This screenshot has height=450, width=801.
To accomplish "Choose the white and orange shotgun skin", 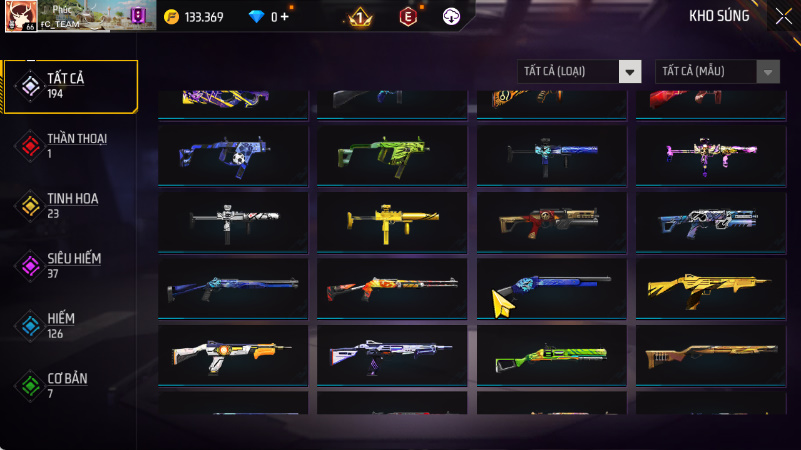I will click(x=236, y=355).
